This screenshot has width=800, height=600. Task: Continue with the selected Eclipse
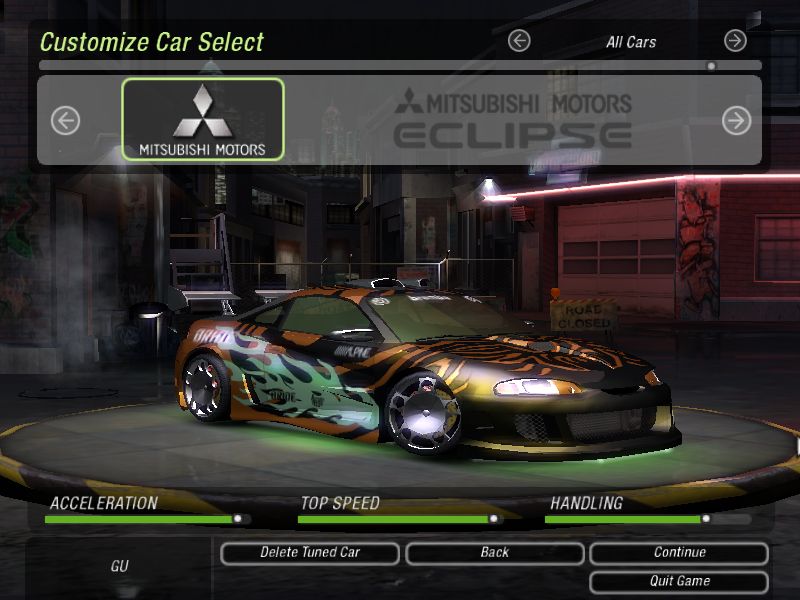pos(679,552)
